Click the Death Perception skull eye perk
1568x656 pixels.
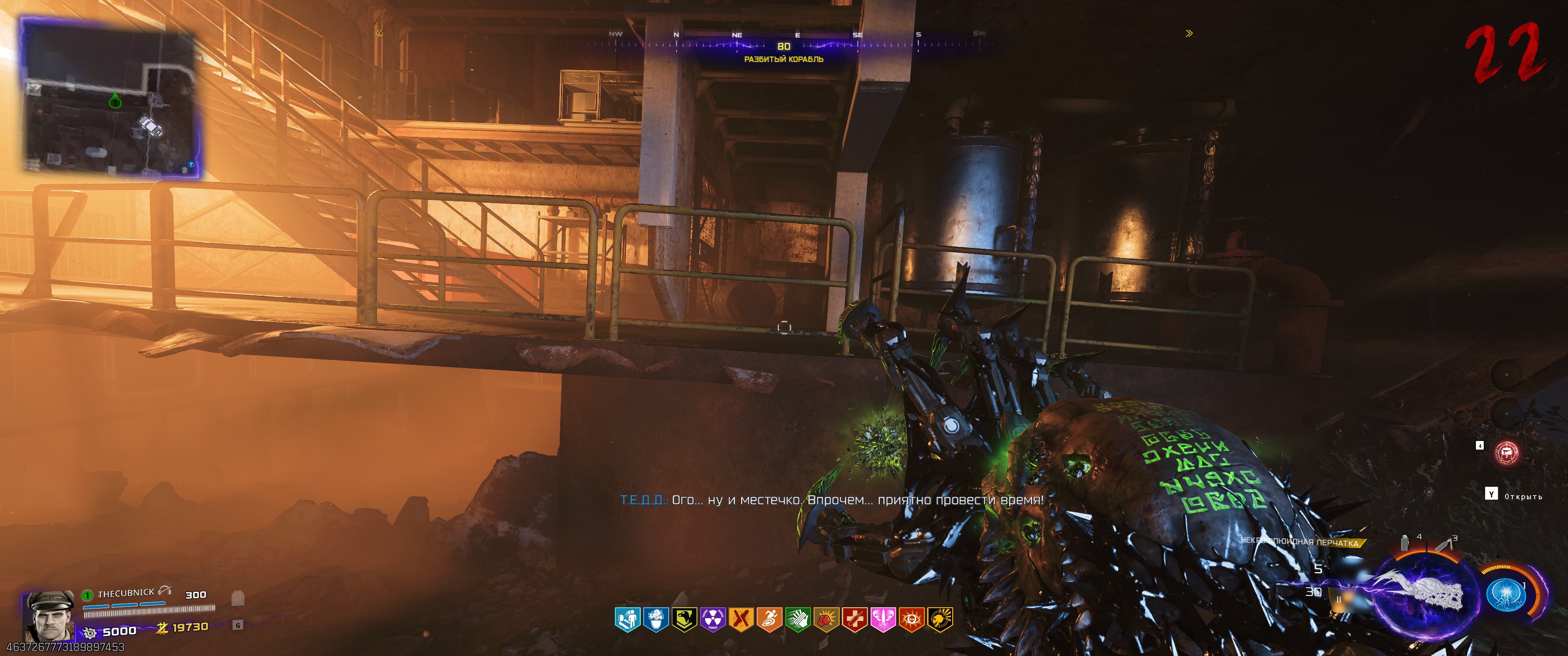point(911,620)
